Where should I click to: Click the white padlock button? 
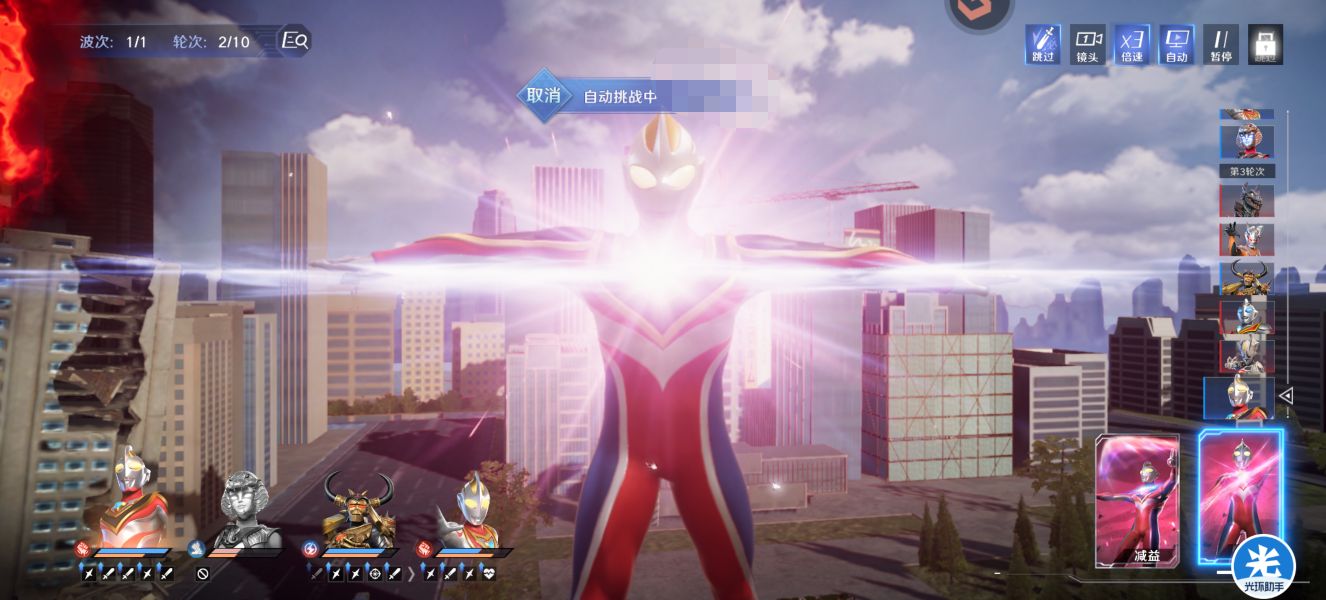tap(1265, 44)
